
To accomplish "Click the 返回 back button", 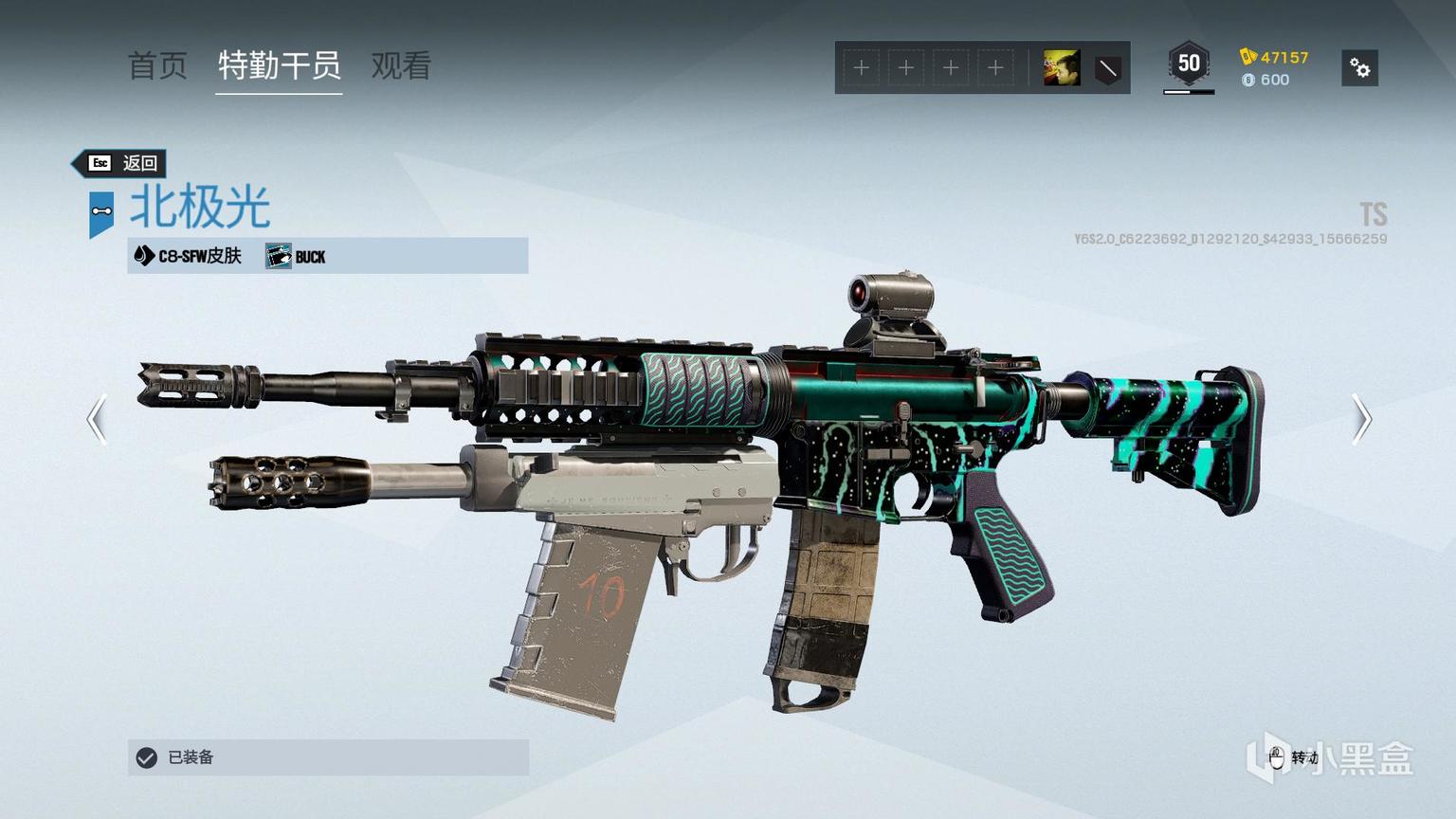I will [x=121, y=163].
